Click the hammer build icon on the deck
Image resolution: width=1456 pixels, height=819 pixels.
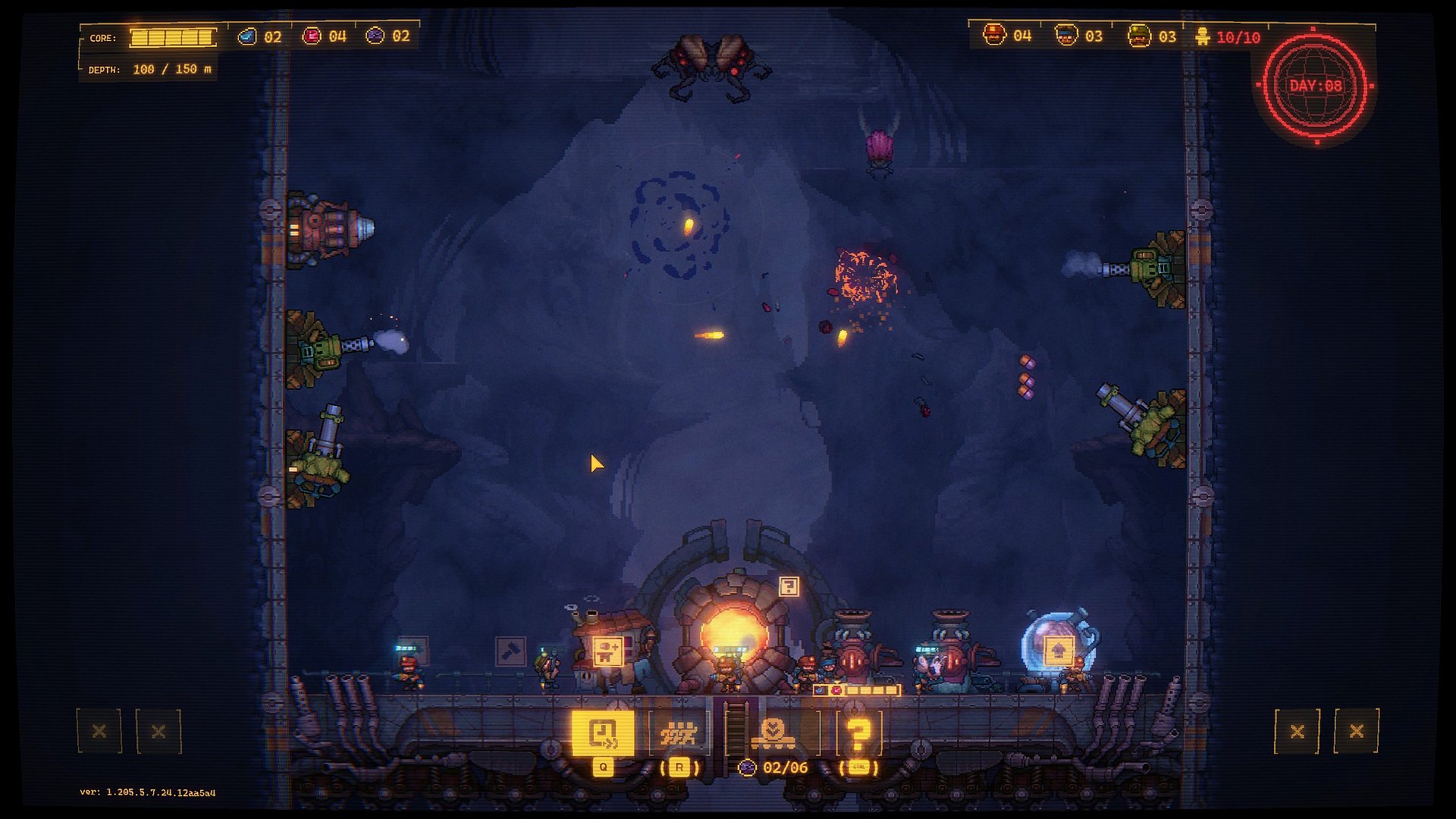510,651
